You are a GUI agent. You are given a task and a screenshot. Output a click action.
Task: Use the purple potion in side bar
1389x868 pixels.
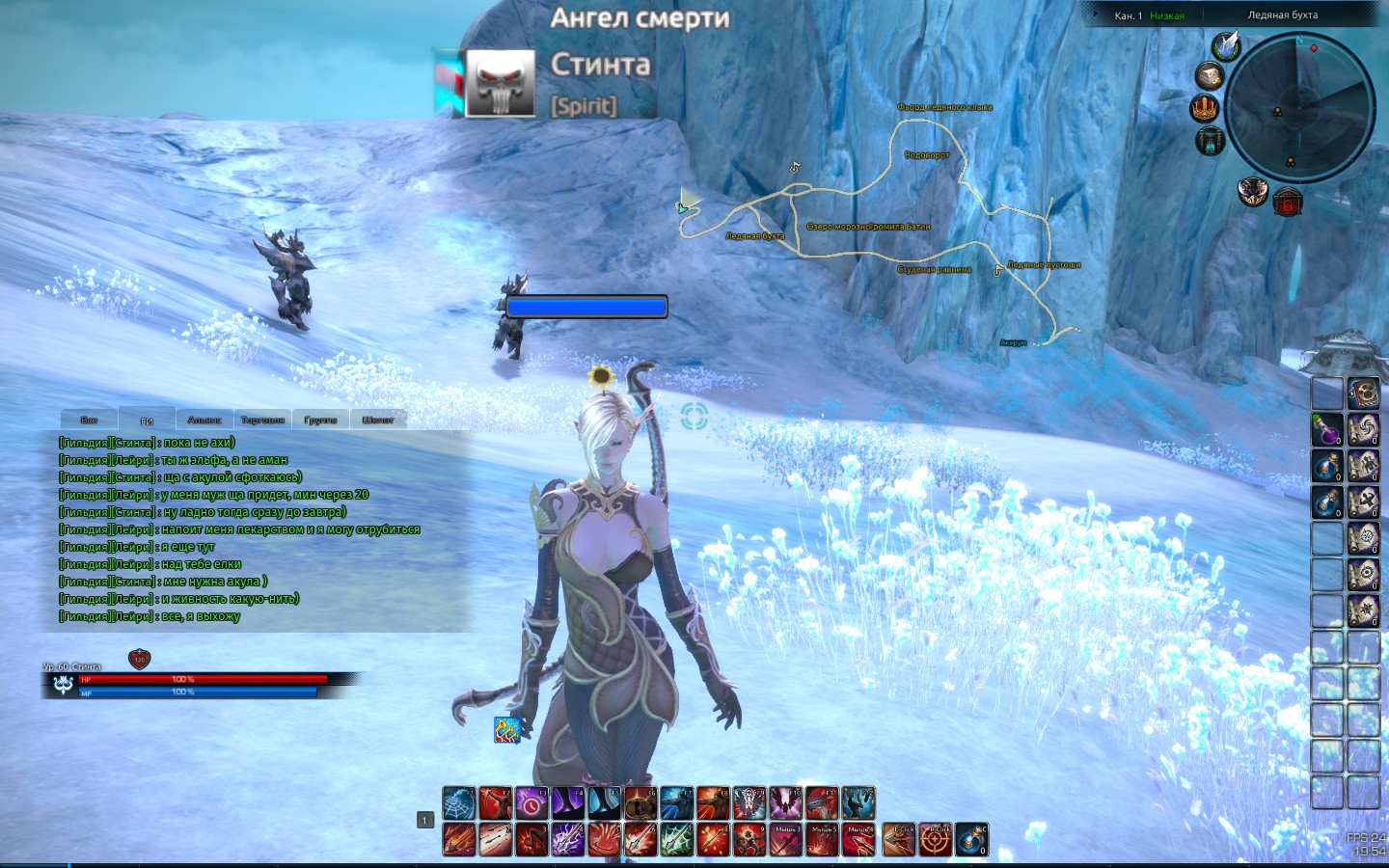(1327, 429)
